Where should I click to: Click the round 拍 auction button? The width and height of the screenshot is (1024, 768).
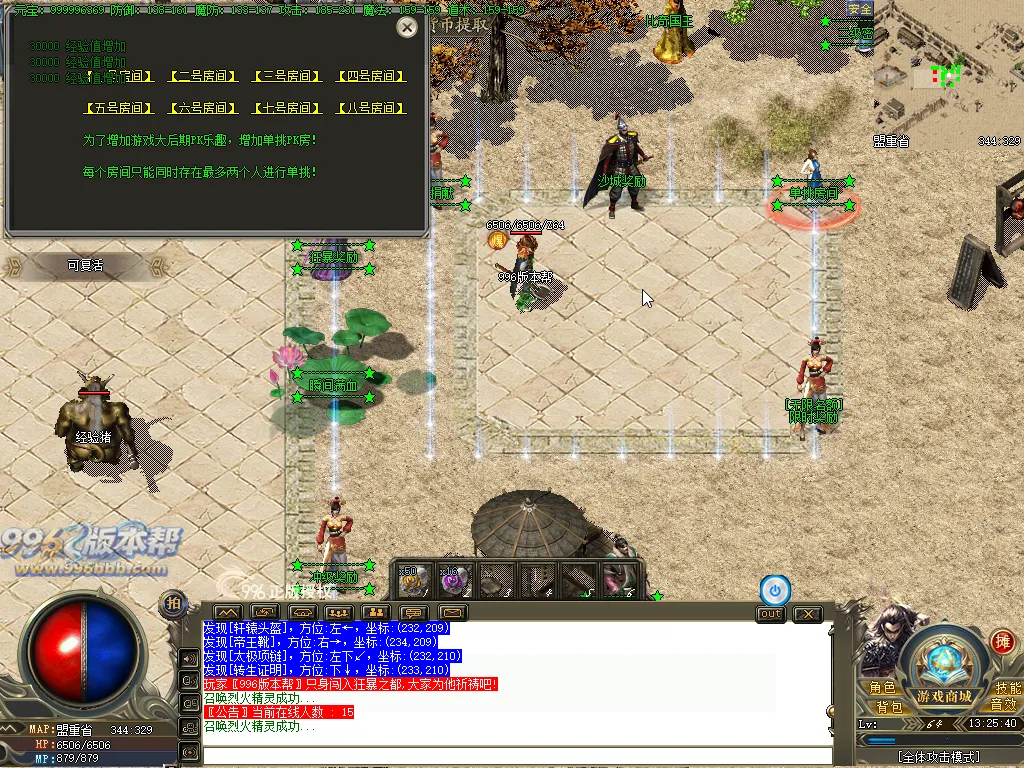pos(173,602)
